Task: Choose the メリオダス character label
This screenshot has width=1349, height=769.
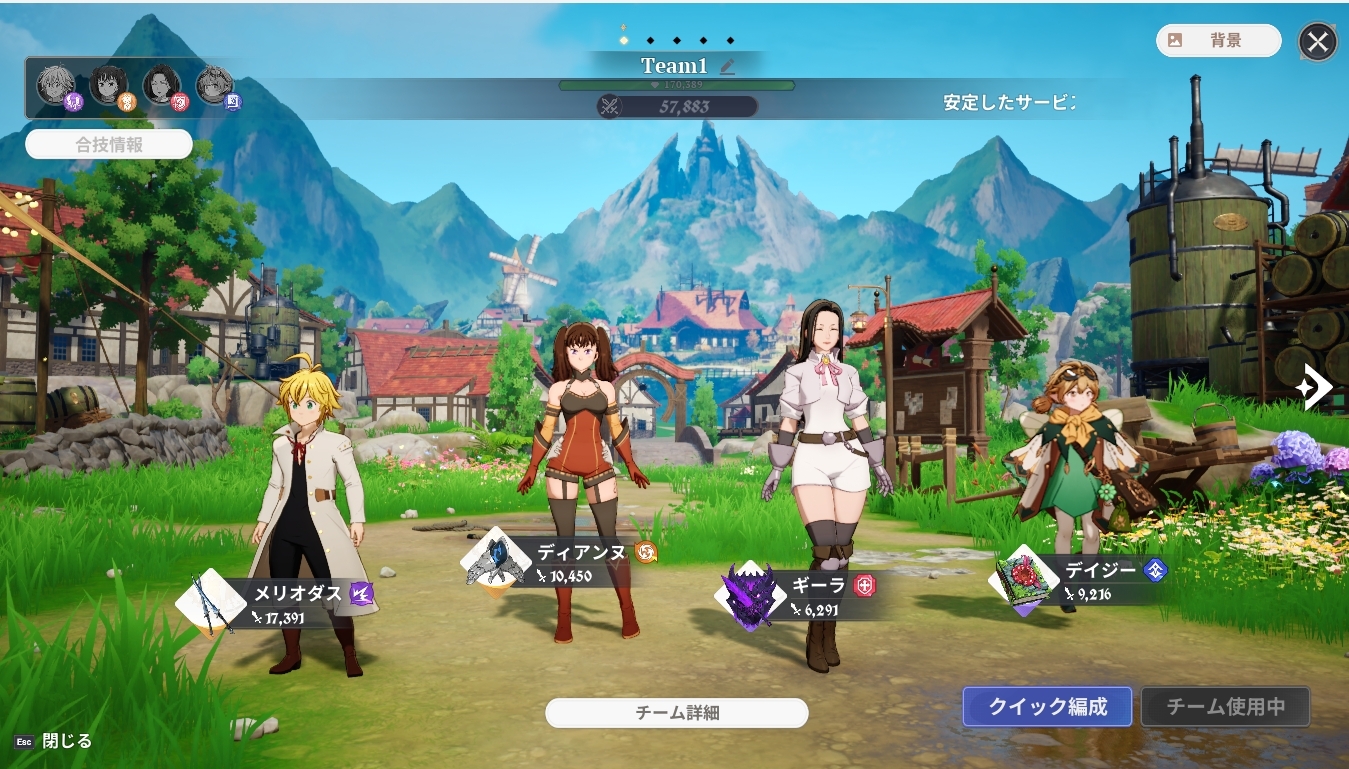Action: [297, 593]
